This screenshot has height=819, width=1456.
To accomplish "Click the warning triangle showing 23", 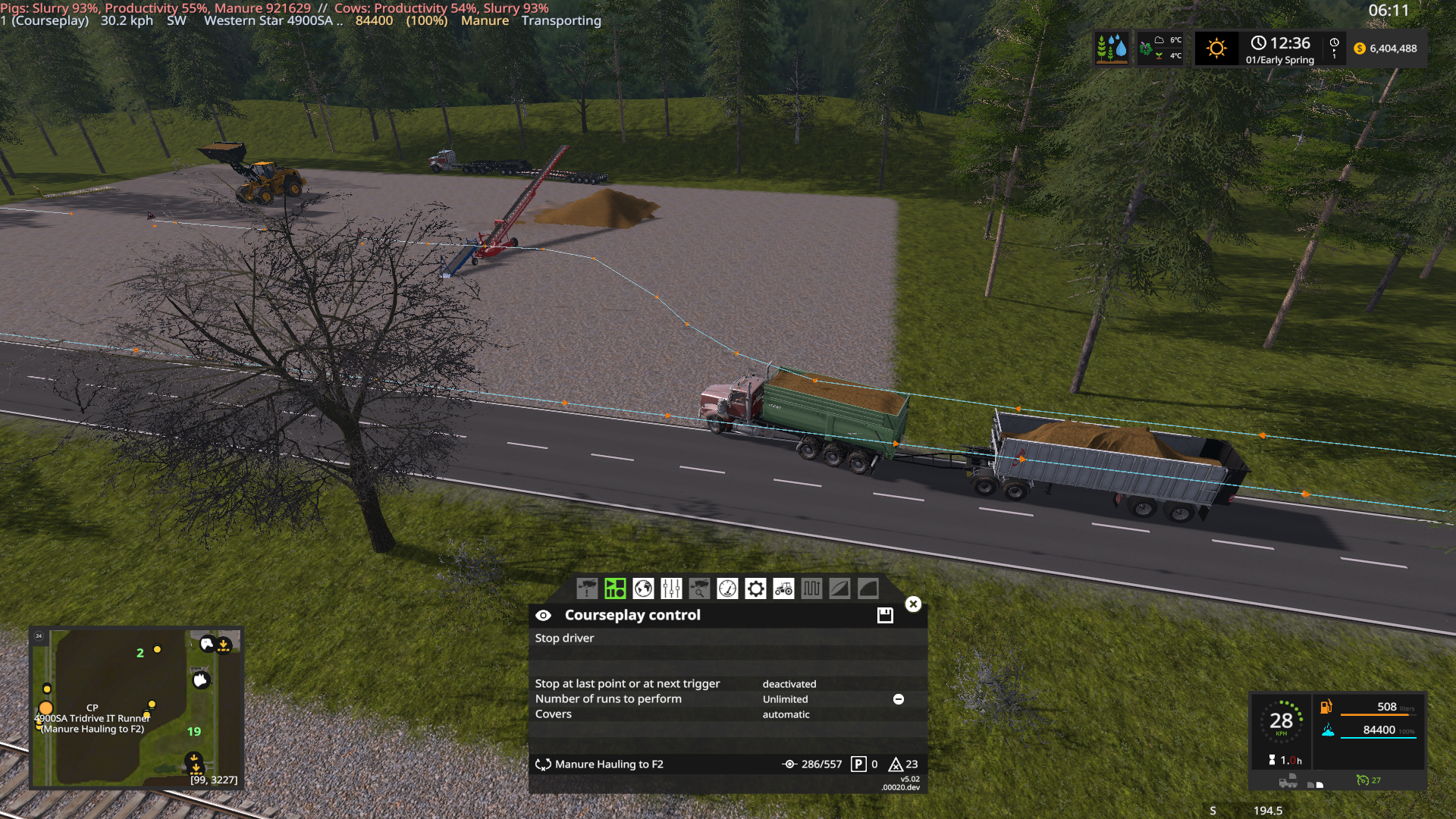I will tap(898, 764).
